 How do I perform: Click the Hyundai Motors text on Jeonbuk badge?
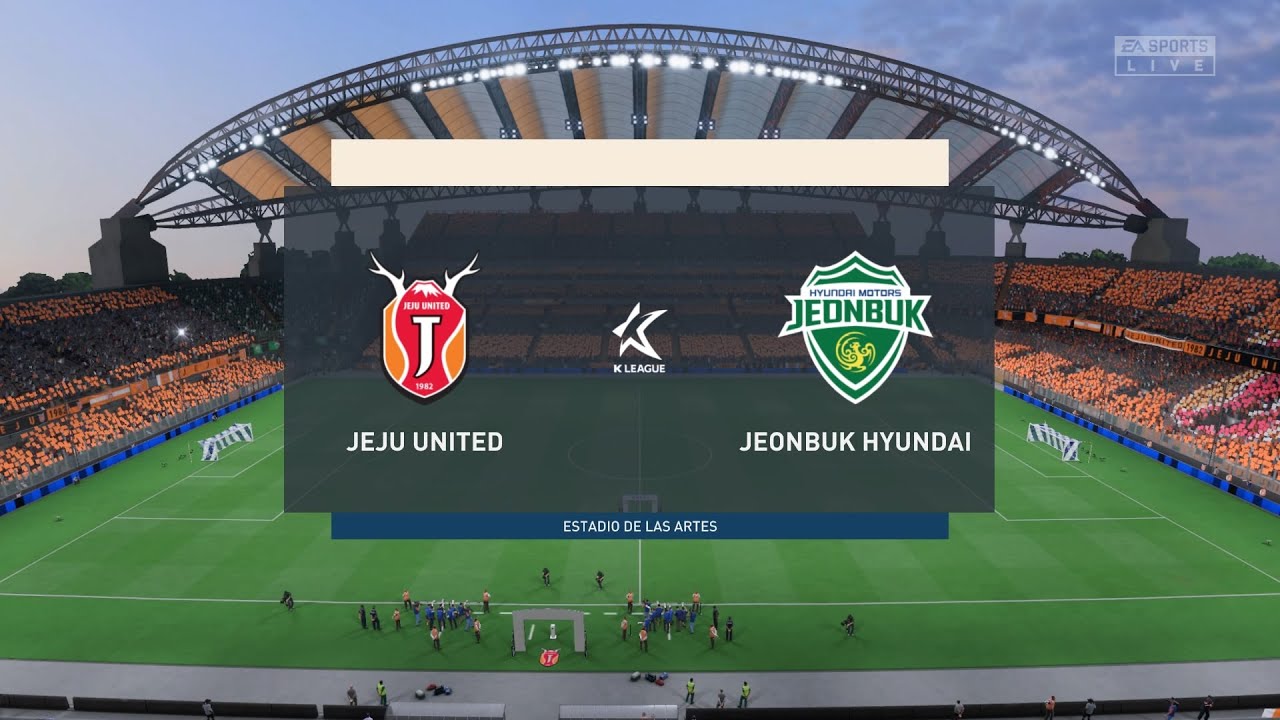(x=856, y=294)
